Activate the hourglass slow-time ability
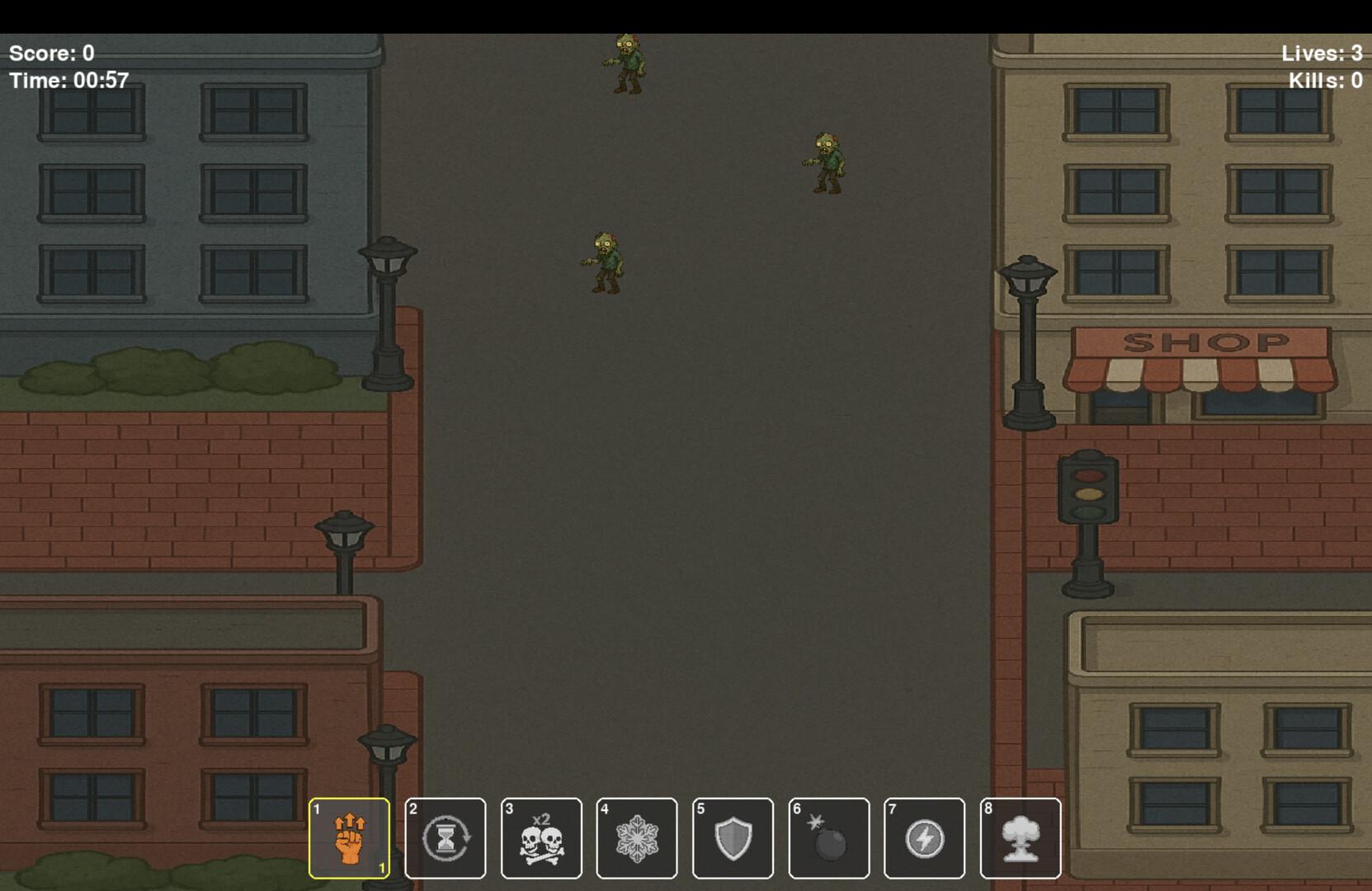The width and height of the screenshot is (1372, 891). point(446,837)
